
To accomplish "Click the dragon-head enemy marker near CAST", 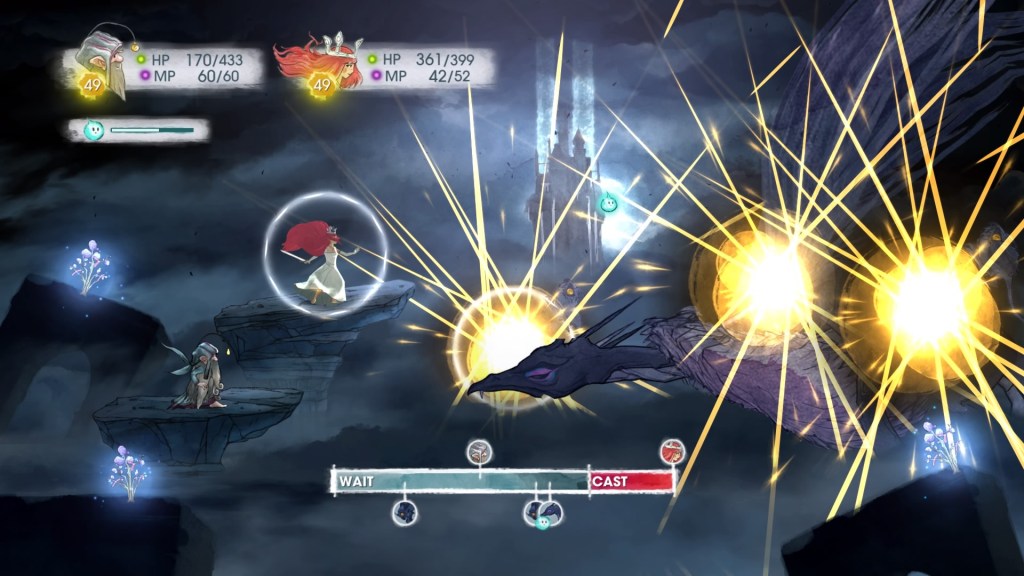I will 549,512.
